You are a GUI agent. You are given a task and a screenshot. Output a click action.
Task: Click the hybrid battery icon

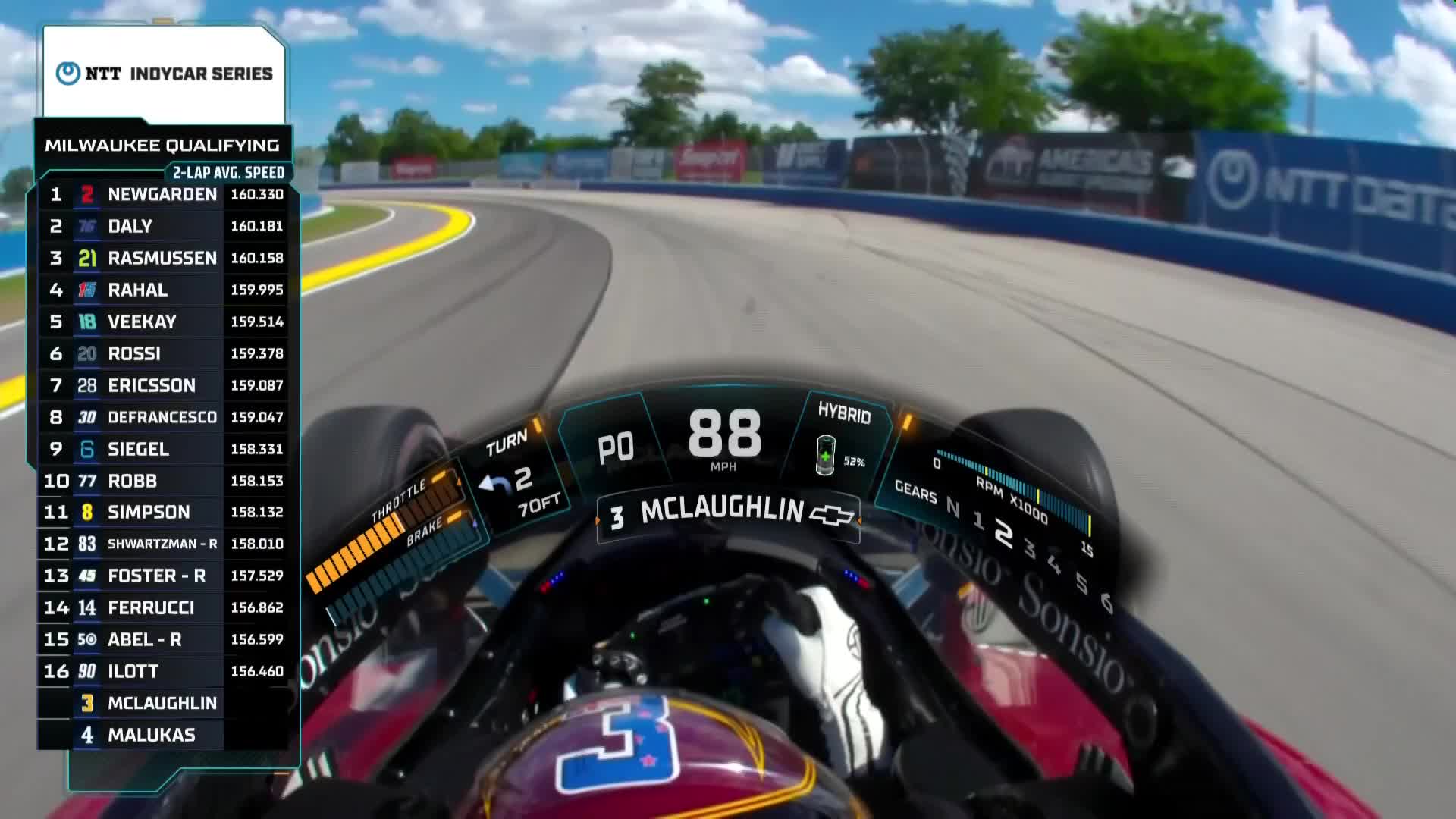825,455
